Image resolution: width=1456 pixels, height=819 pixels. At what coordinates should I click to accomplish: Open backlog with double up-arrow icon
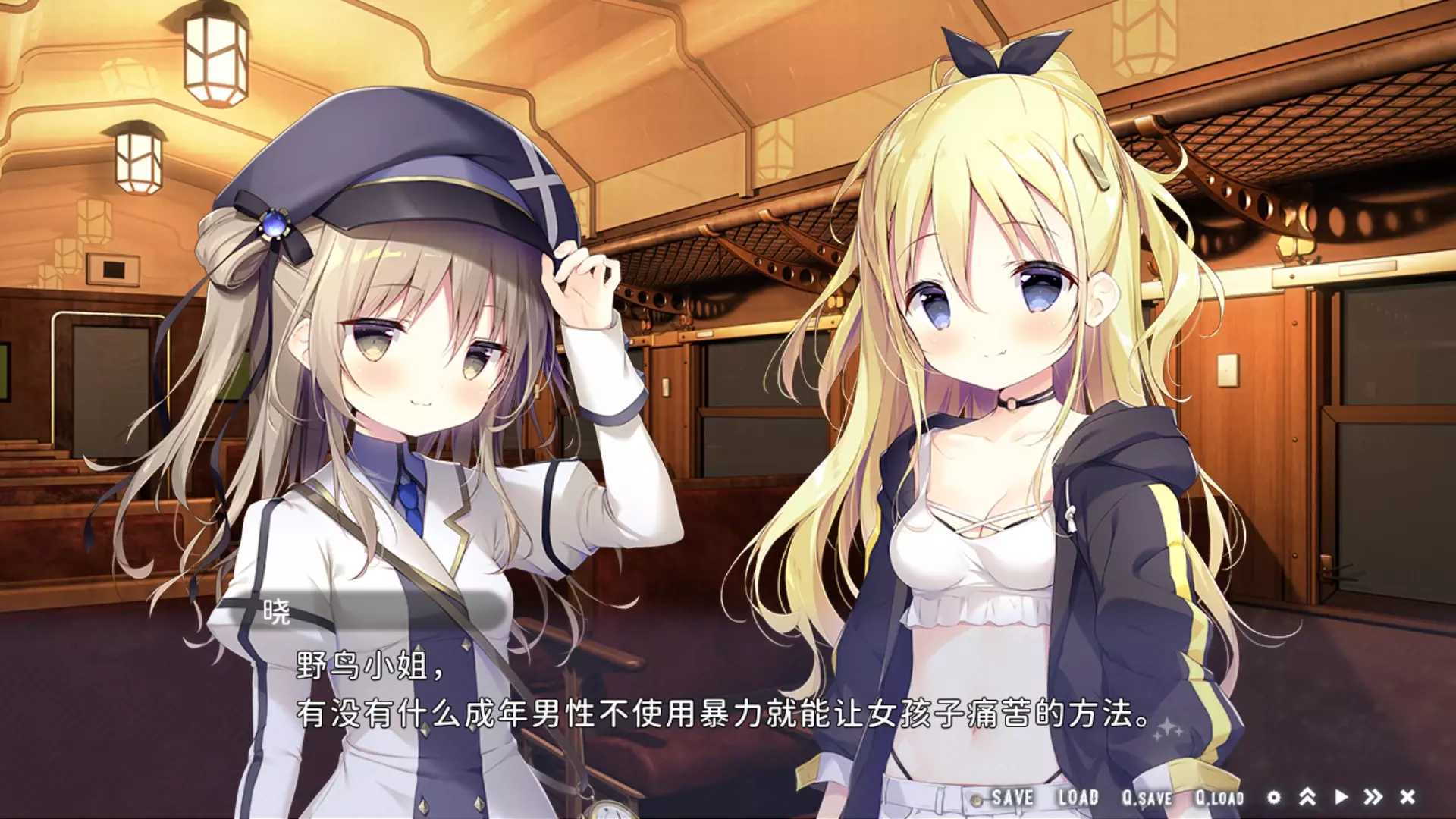pos(1307,797)
